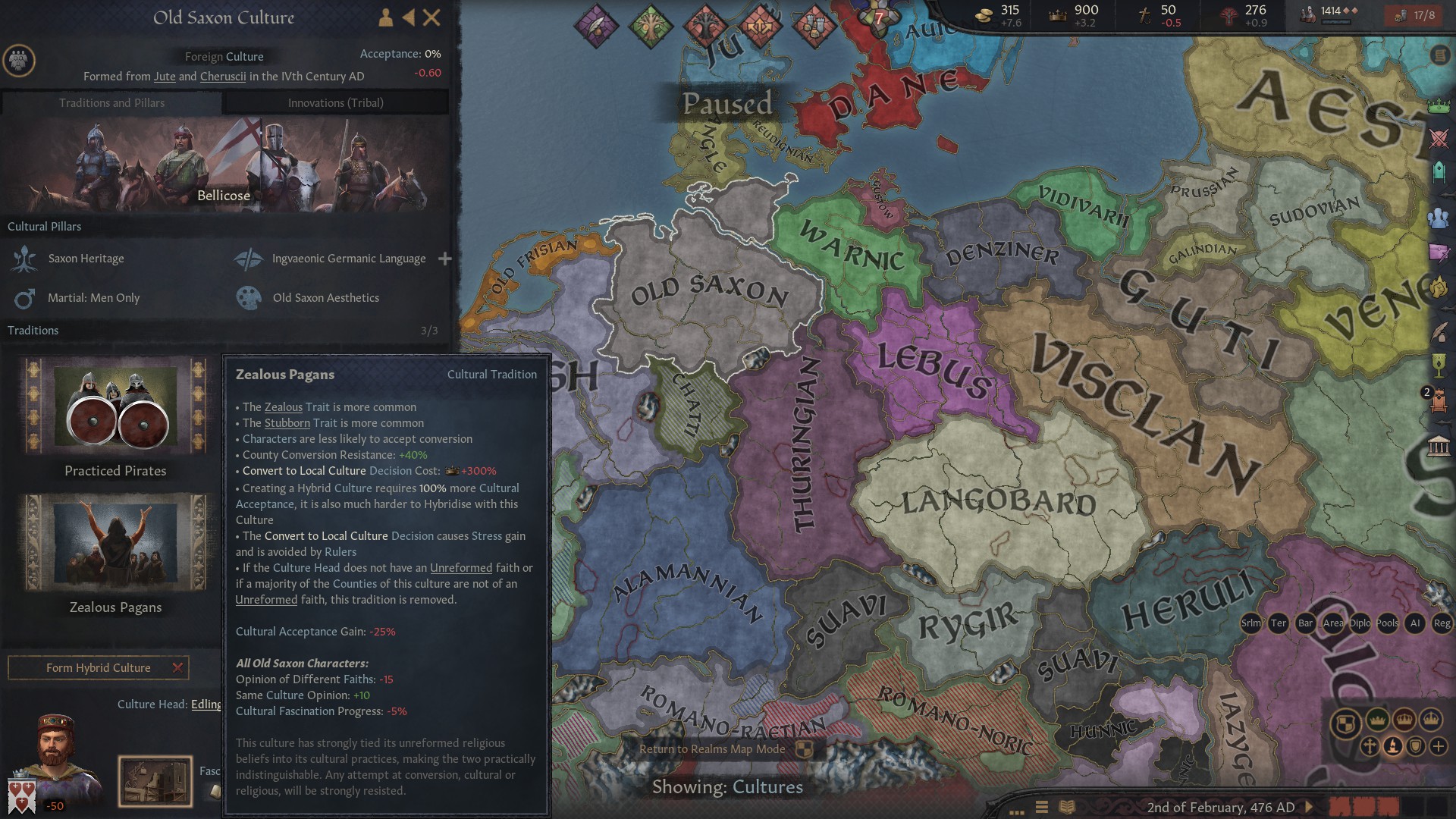Switch to Faith map mode with cross icon

[1370, 747]
